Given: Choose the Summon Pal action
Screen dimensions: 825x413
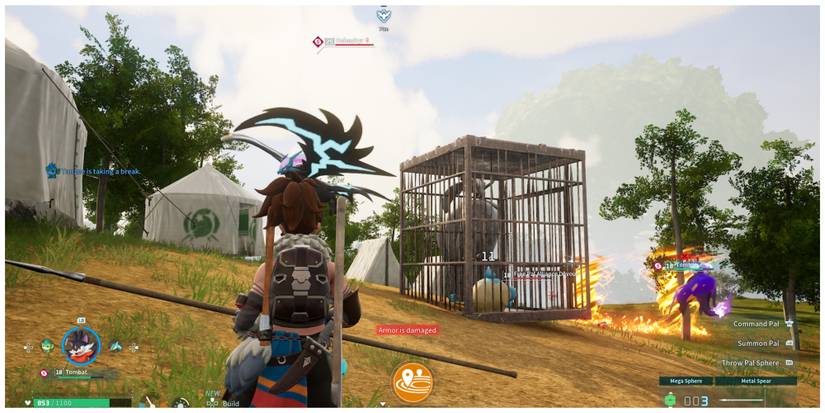Looking at the screenshot, I should coord(757,343).
